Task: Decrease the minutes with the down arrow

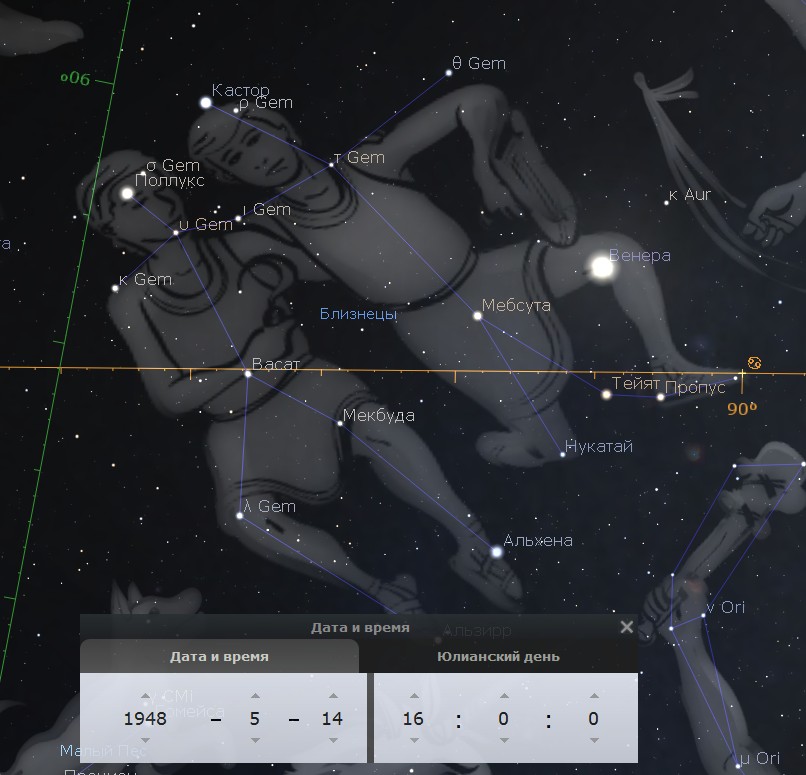Action: (x=504, y=740)
